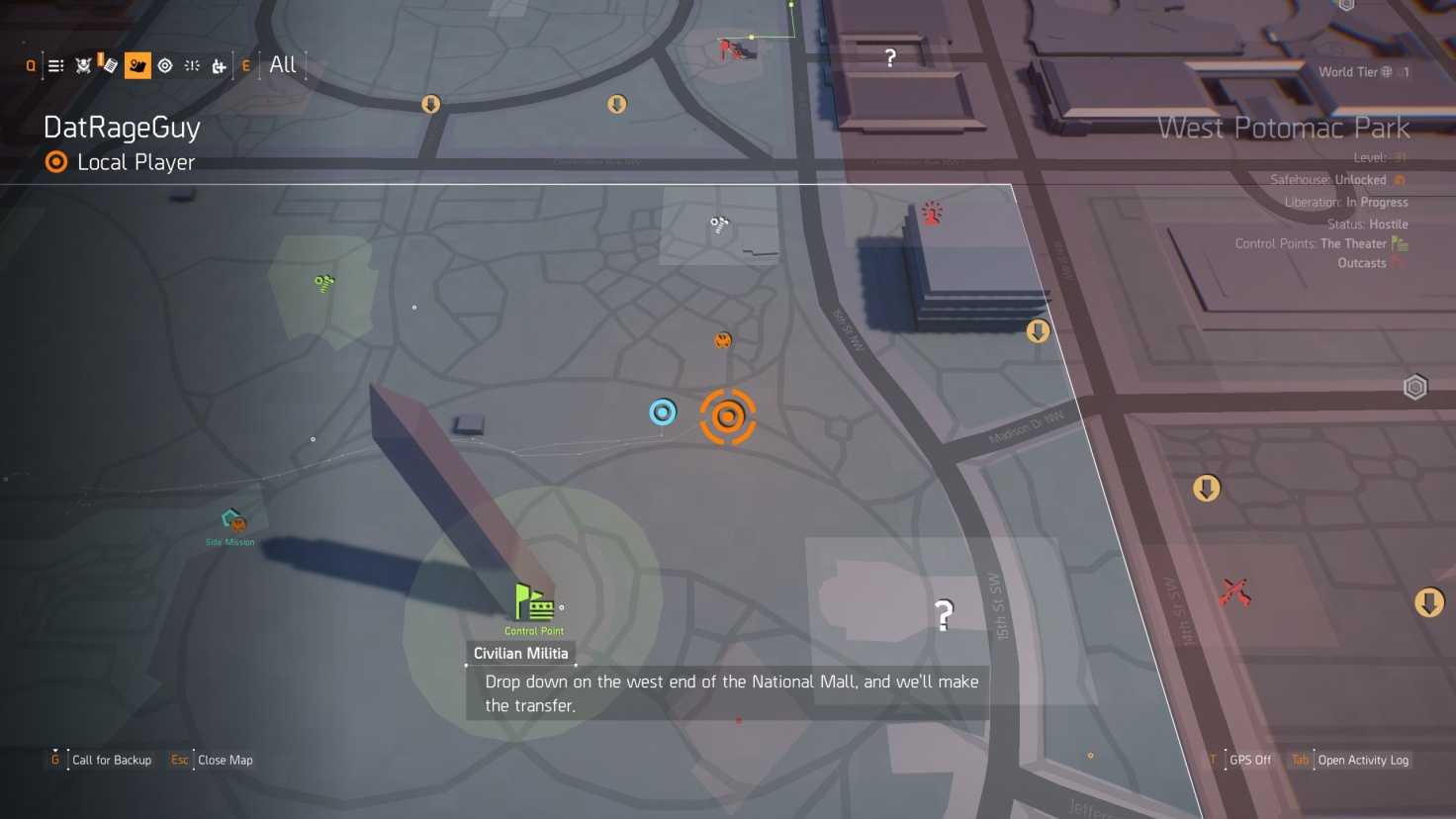Open the clipboard notes map filter
The width and height of the screenshot is (1456, 819).
pyautogui.click(x=109, y=66)
